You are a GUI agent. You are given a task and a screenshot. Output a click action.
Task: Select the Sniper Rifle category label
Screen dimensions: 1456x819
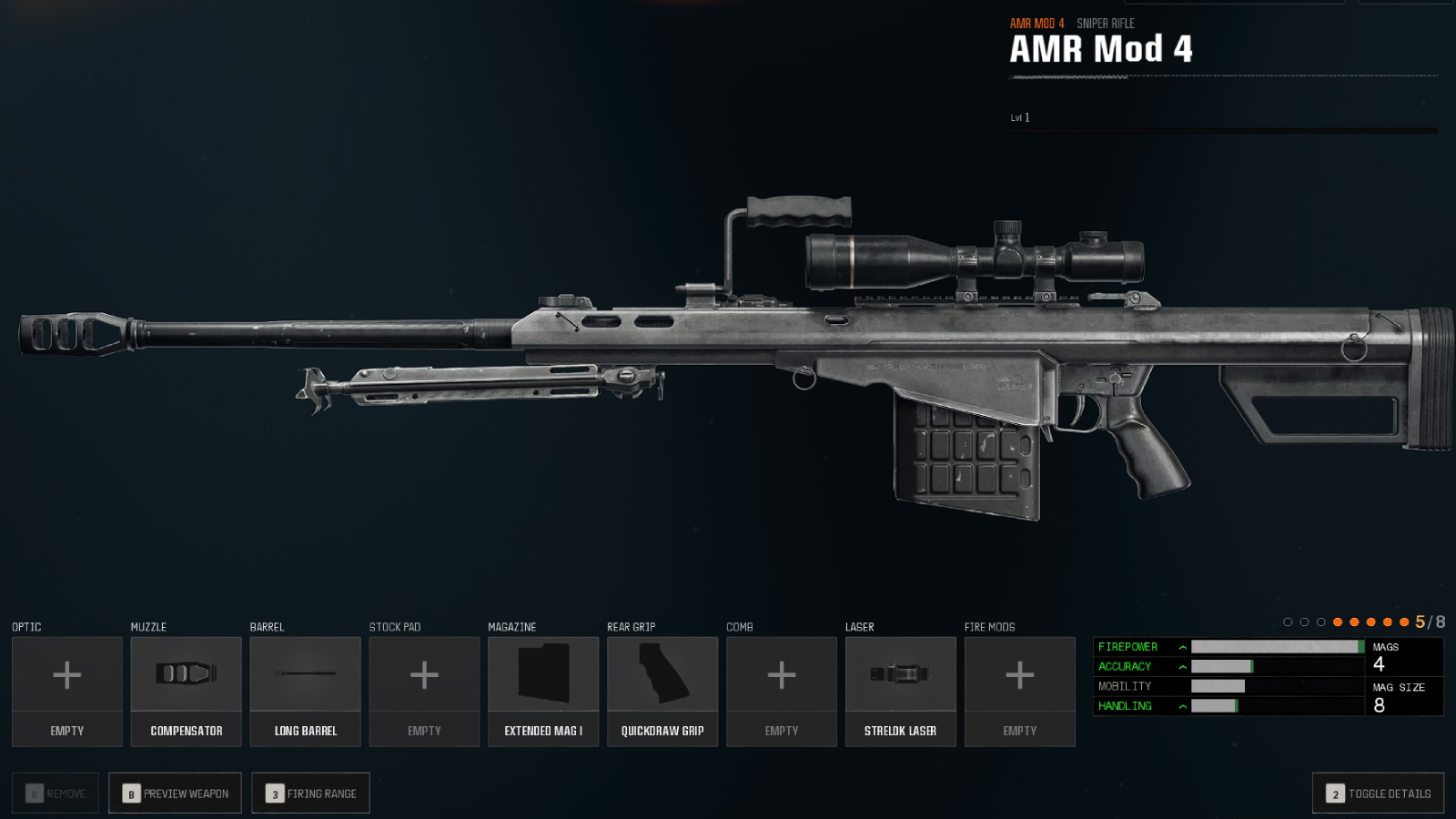point(1105,24)
